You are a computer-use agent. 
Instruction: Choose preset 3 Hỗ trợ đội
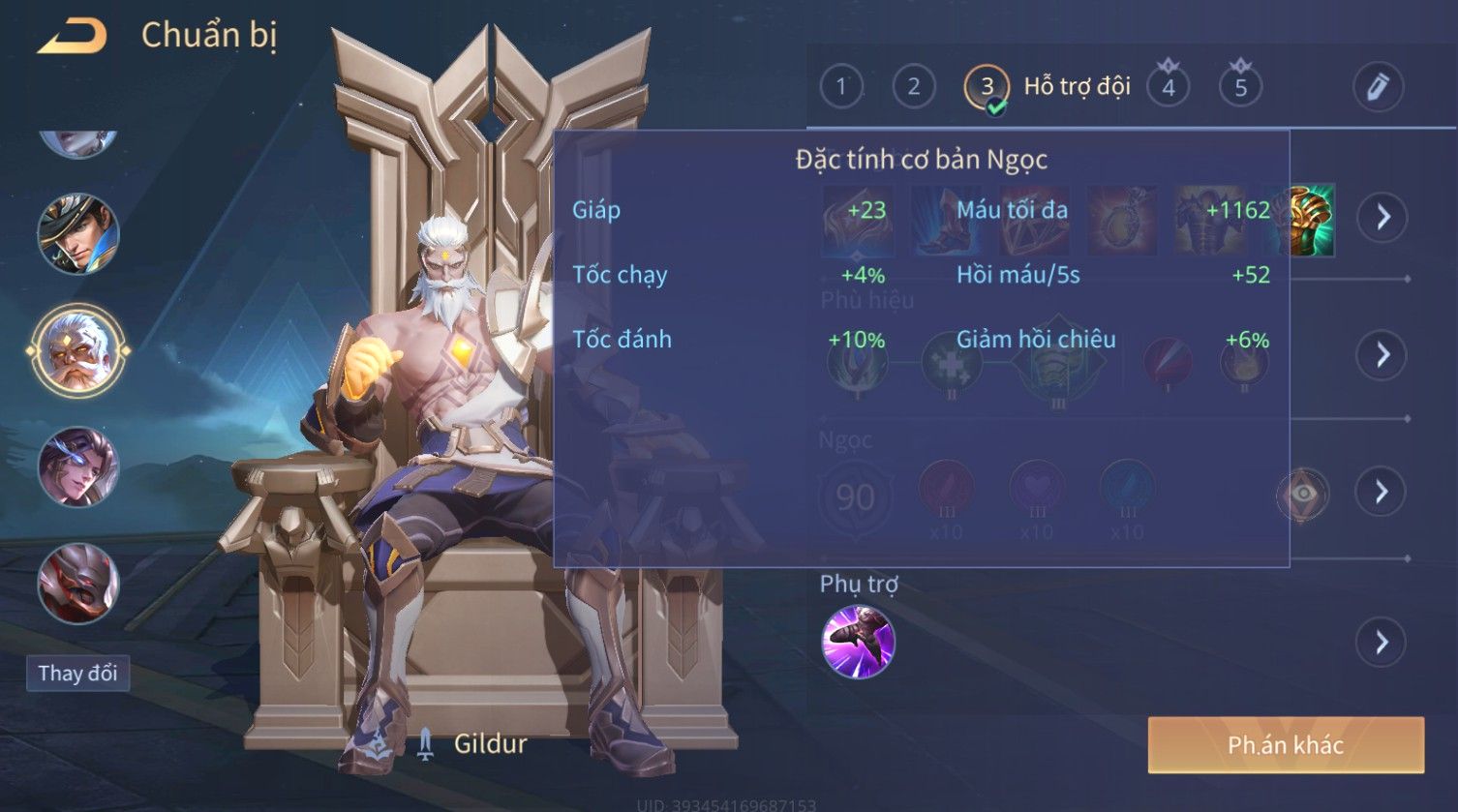click(x=987, y=87)
